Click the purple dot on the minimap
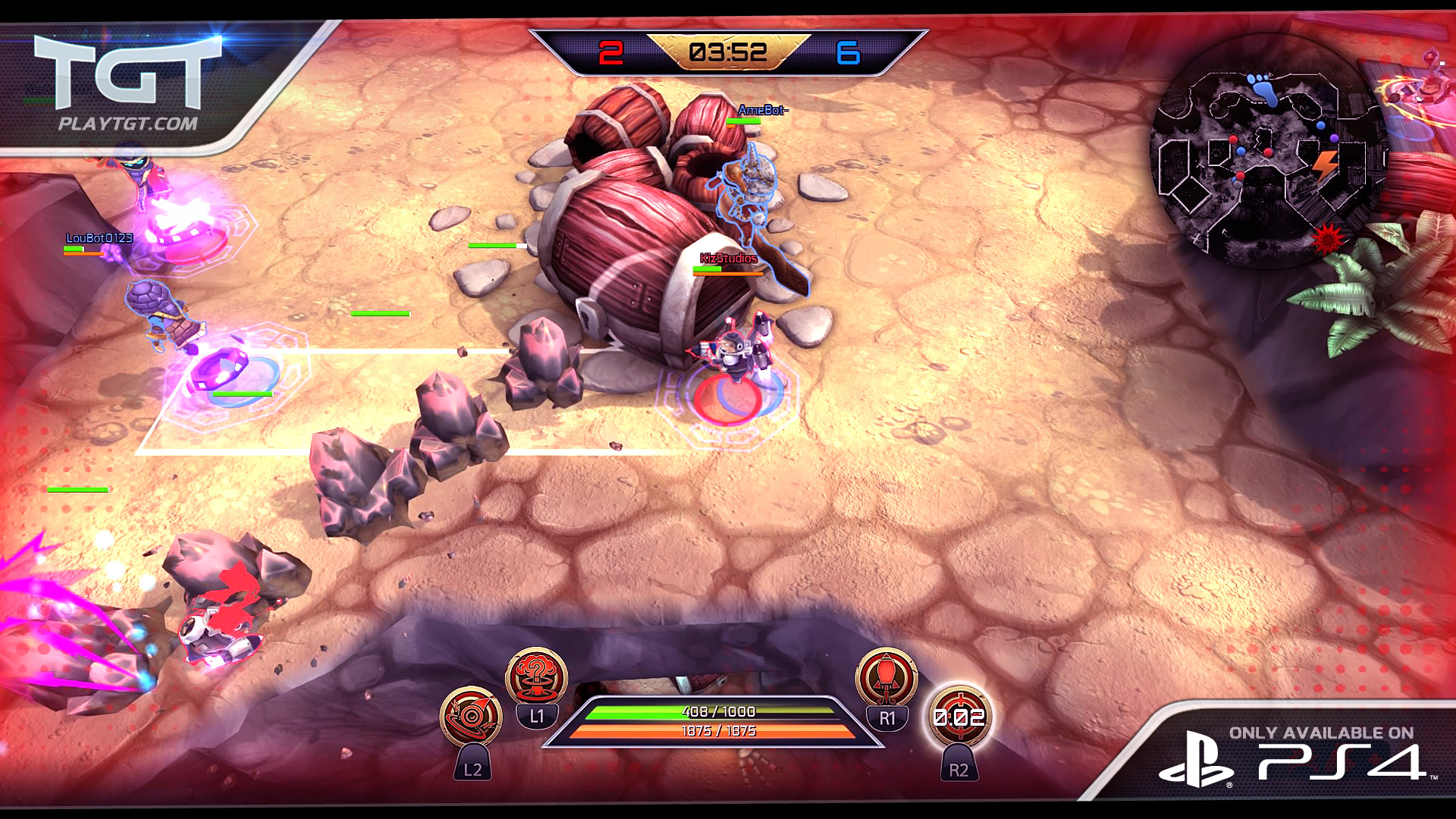The image size is (1456, 819). pyautogui.click(x=1334, y=139)
